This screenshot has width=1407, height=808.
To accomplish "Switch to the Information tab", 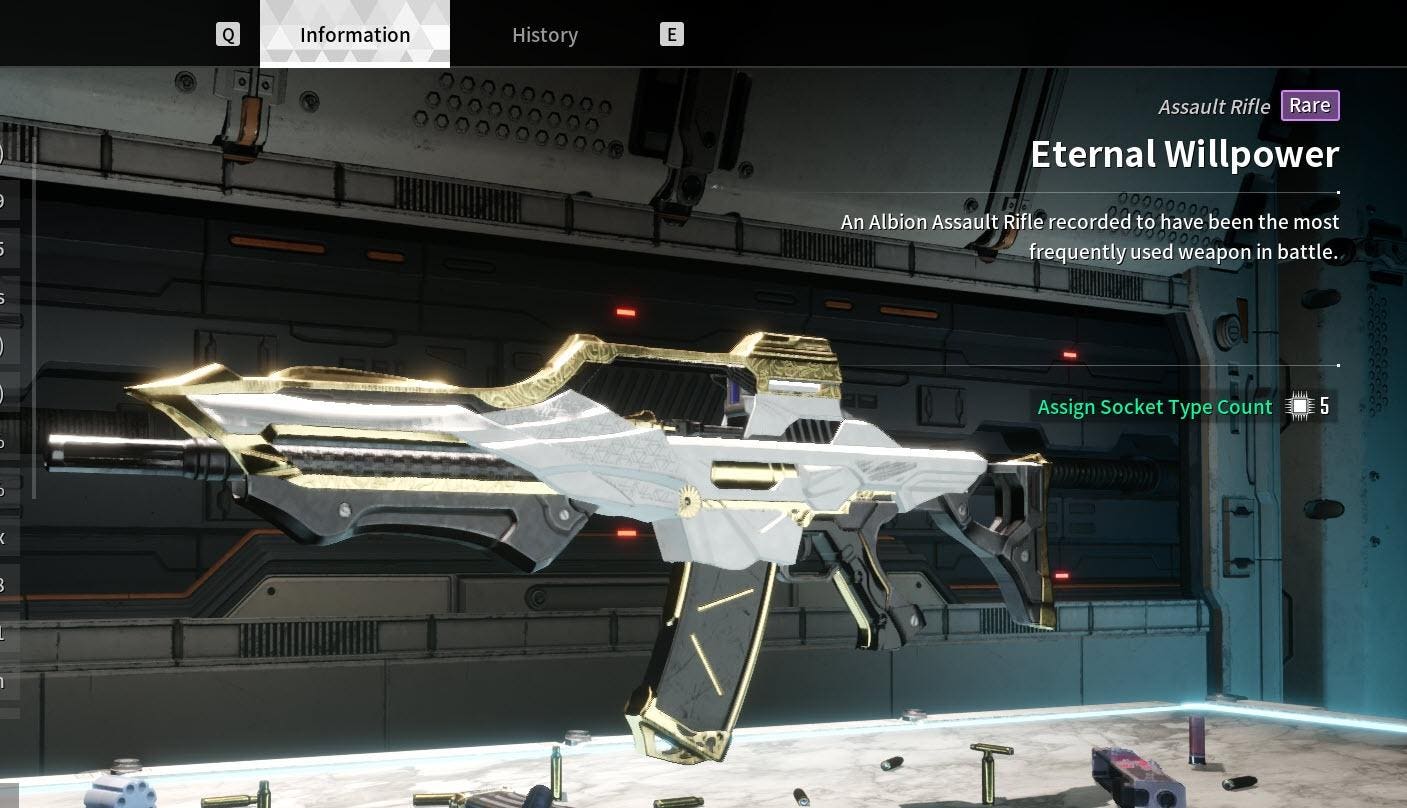I will click(355, 35).
